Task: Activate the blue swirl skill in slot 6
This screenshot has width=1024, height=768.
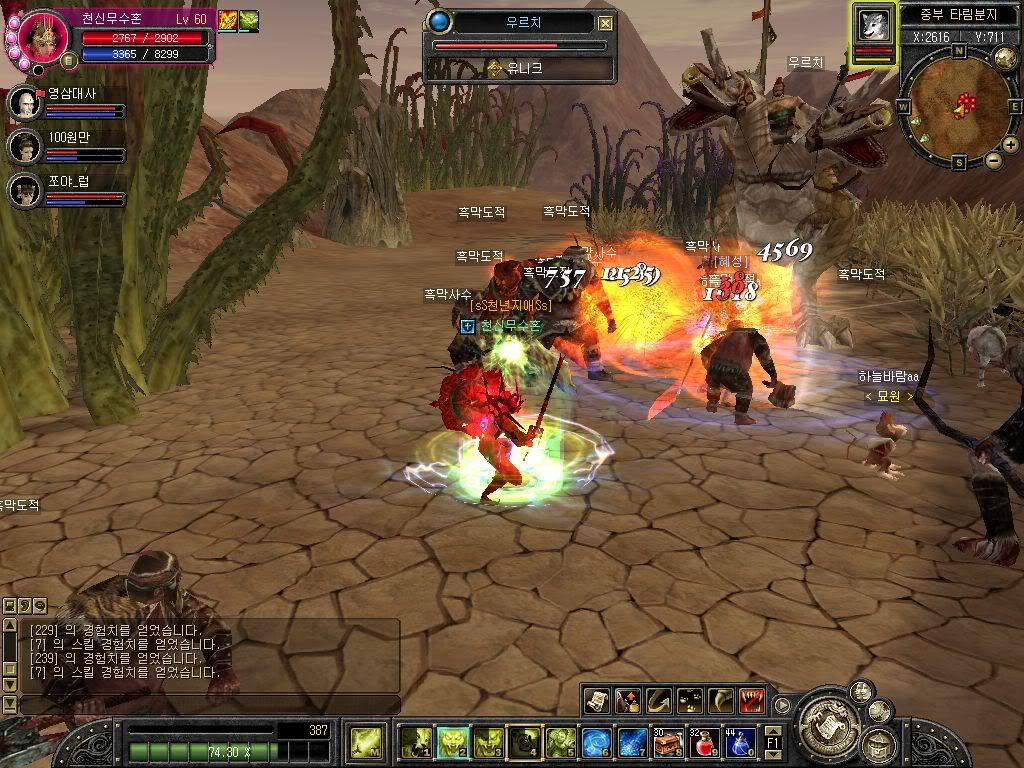Action: pyautogui.click(x=597, y=743)
